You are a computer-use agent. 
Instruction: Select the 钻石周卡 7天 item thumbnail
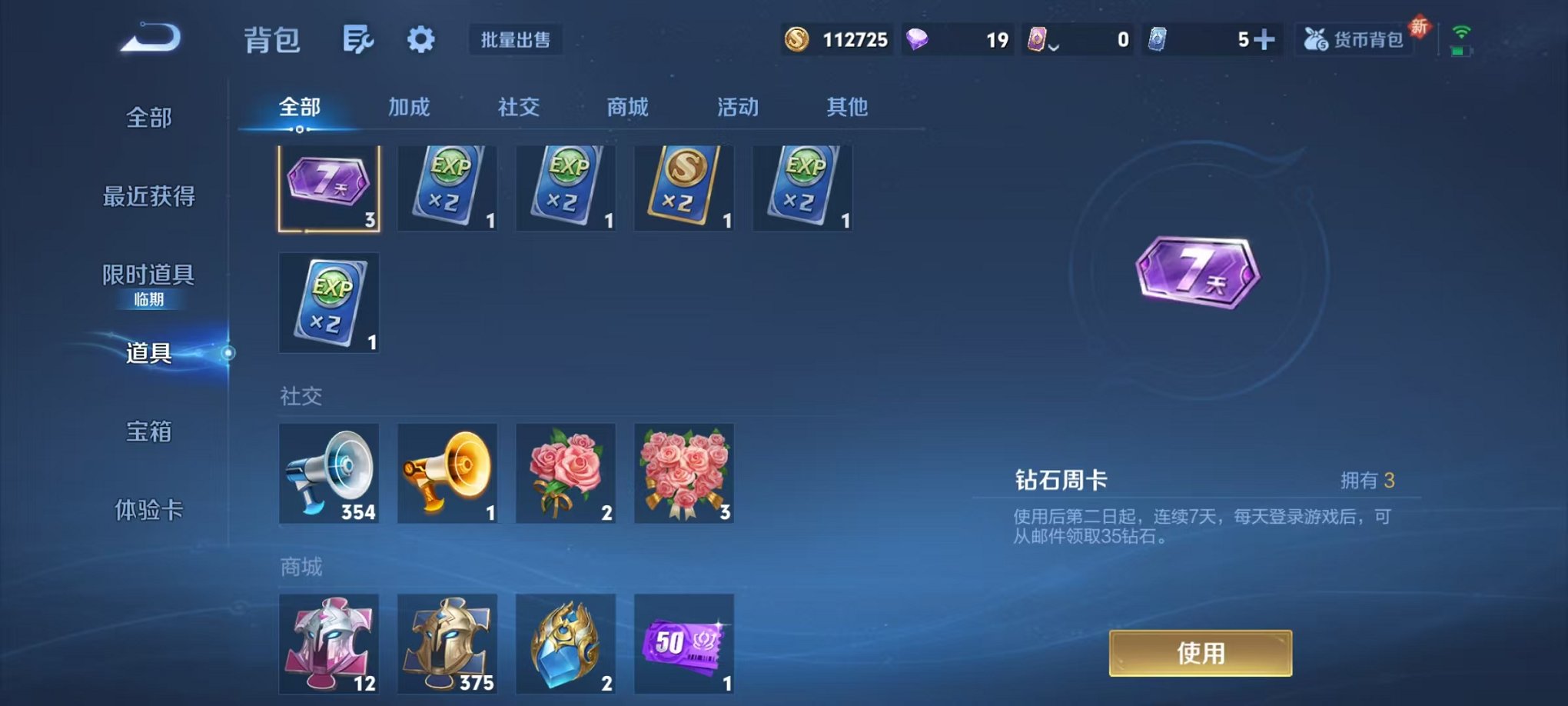329,187
